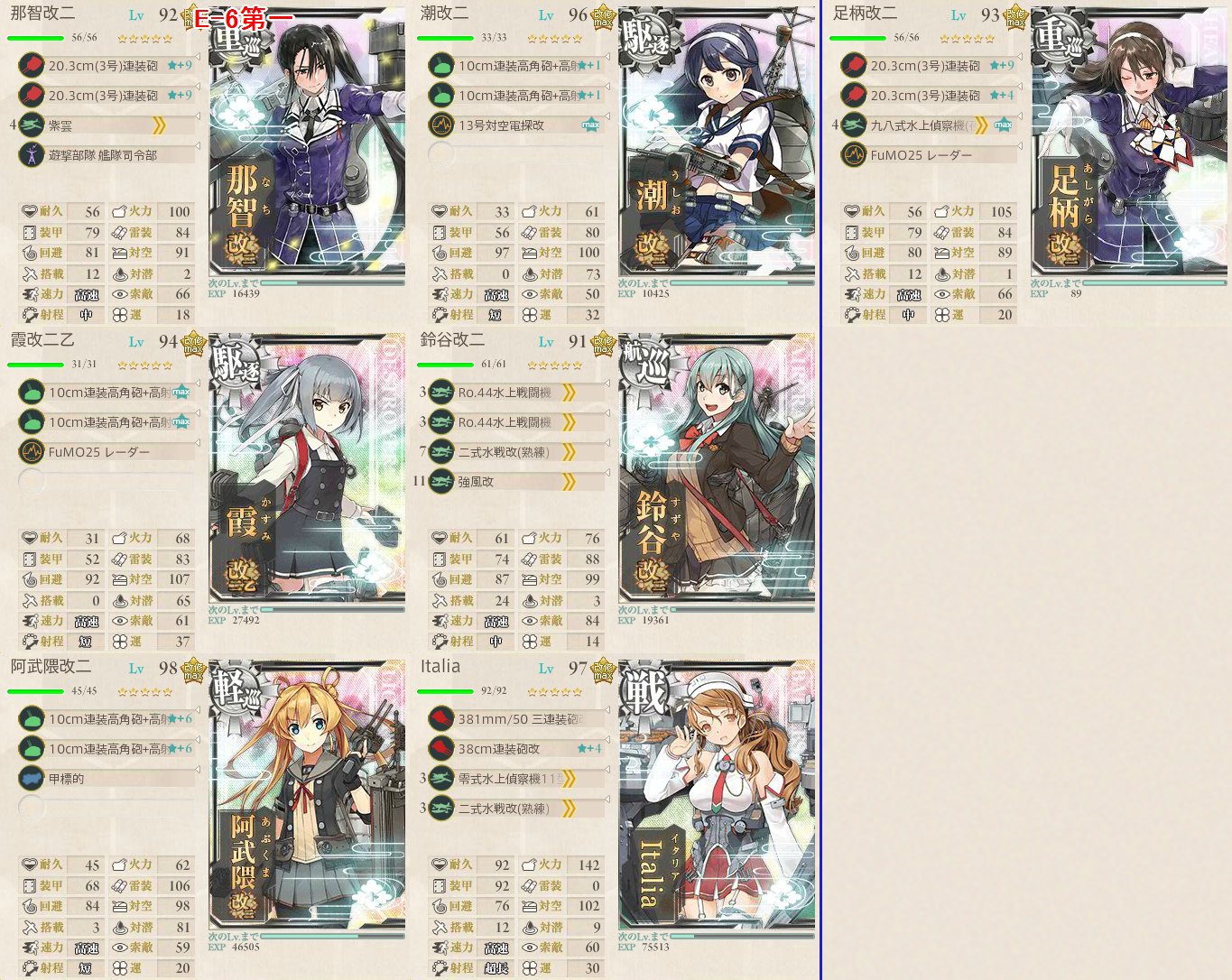Select 霞's FuMO25 レーダー radar icon
Viewport: 1232px width, 980px height.
pyautogui.click(x=33, y=451)
